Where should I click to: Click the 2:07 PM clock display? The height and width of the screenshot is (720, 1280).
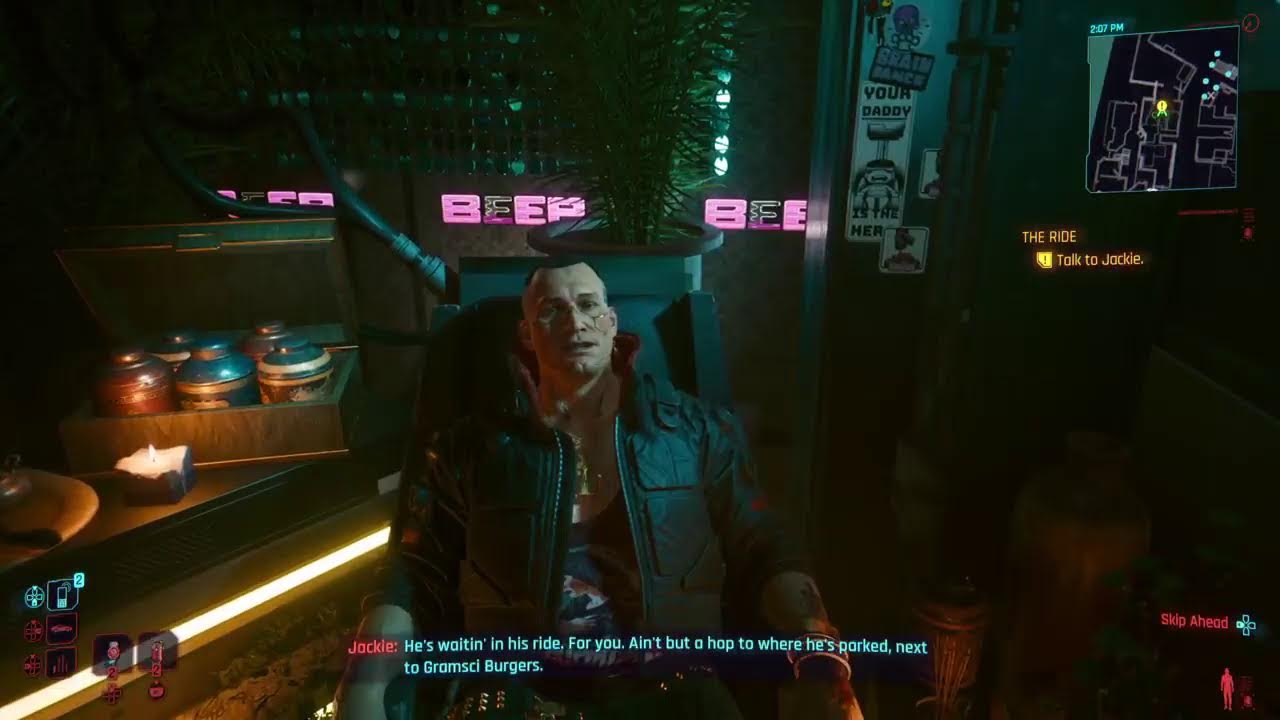(x=1106, y=27)
